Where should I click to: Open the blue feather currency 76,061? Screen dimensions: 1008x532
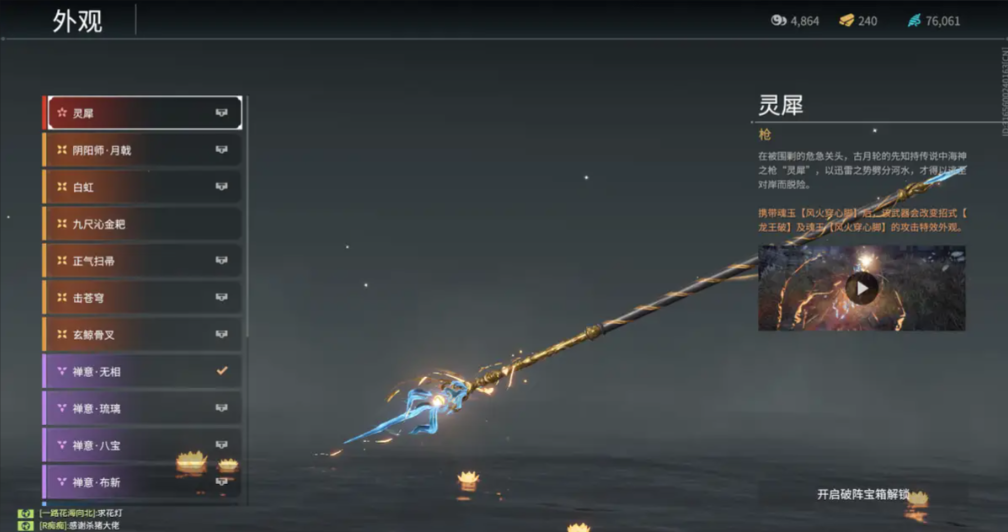(x=933, y=21)
